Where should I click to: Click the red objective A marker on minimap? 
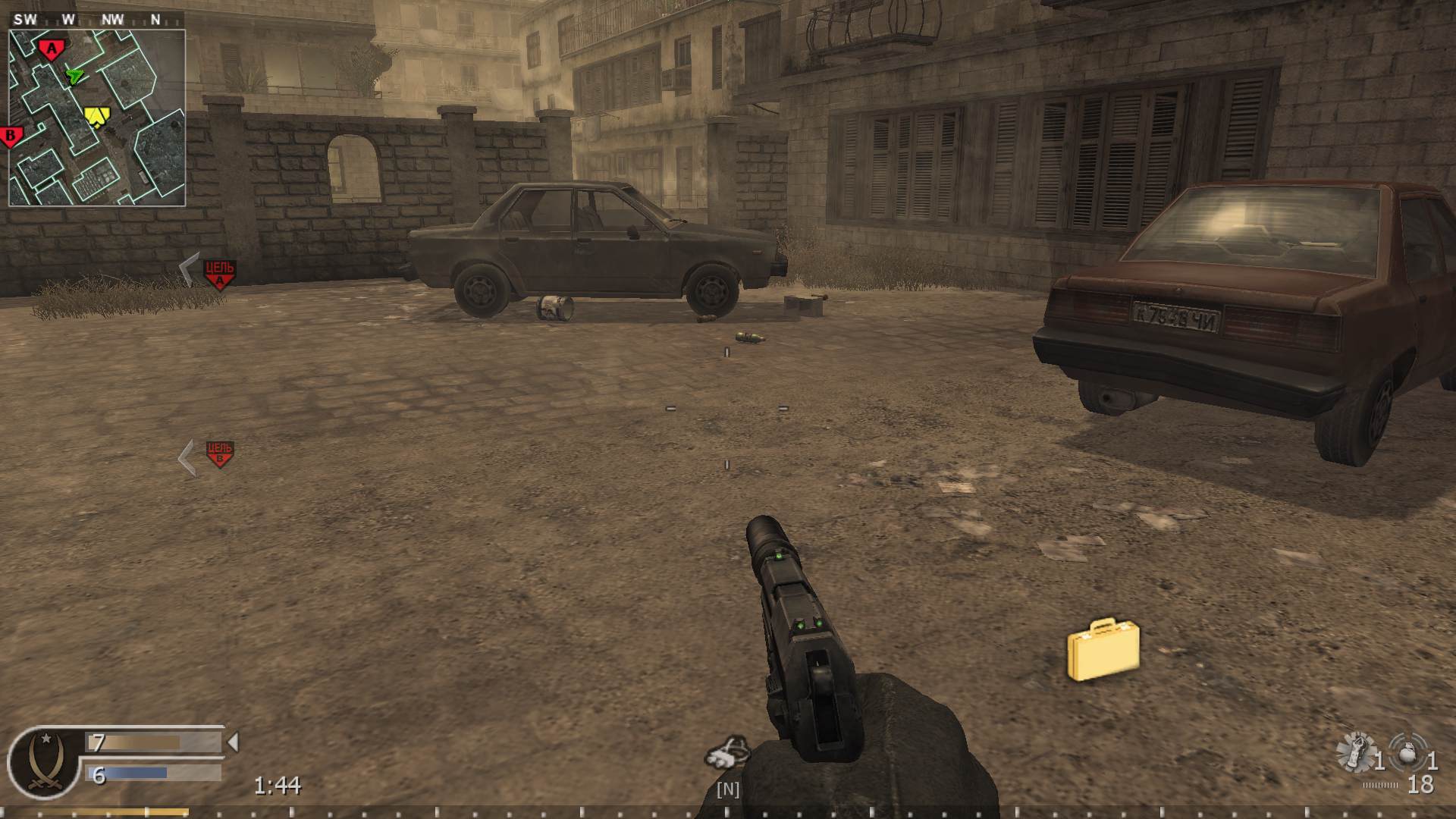click(51, 47)
